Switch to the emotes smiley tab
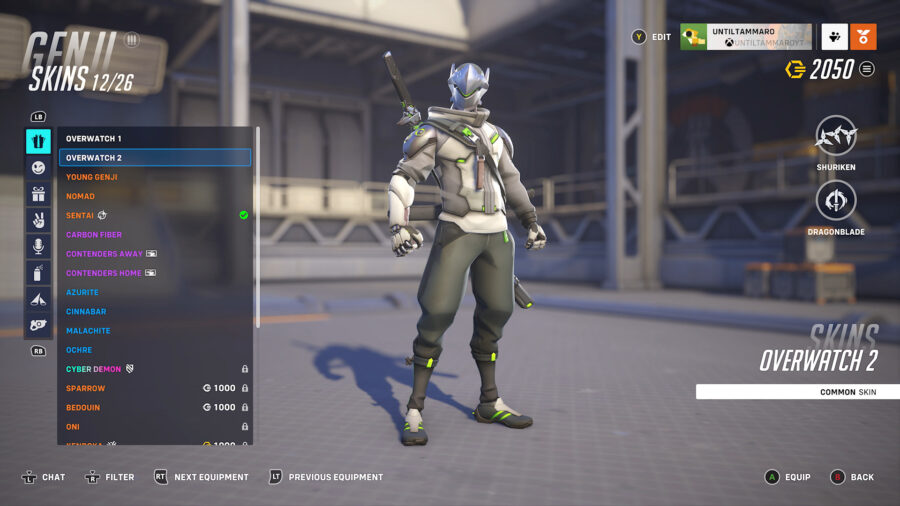Viewport: 900px width, 506px height. click(38, 168)
